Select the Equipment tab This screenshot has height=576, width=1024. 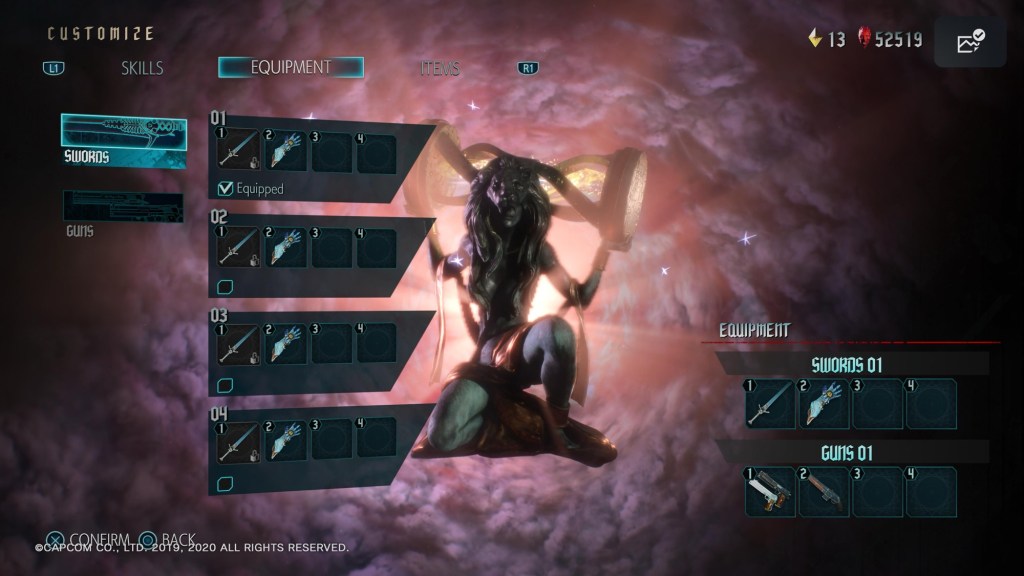[x=291, y=67]
